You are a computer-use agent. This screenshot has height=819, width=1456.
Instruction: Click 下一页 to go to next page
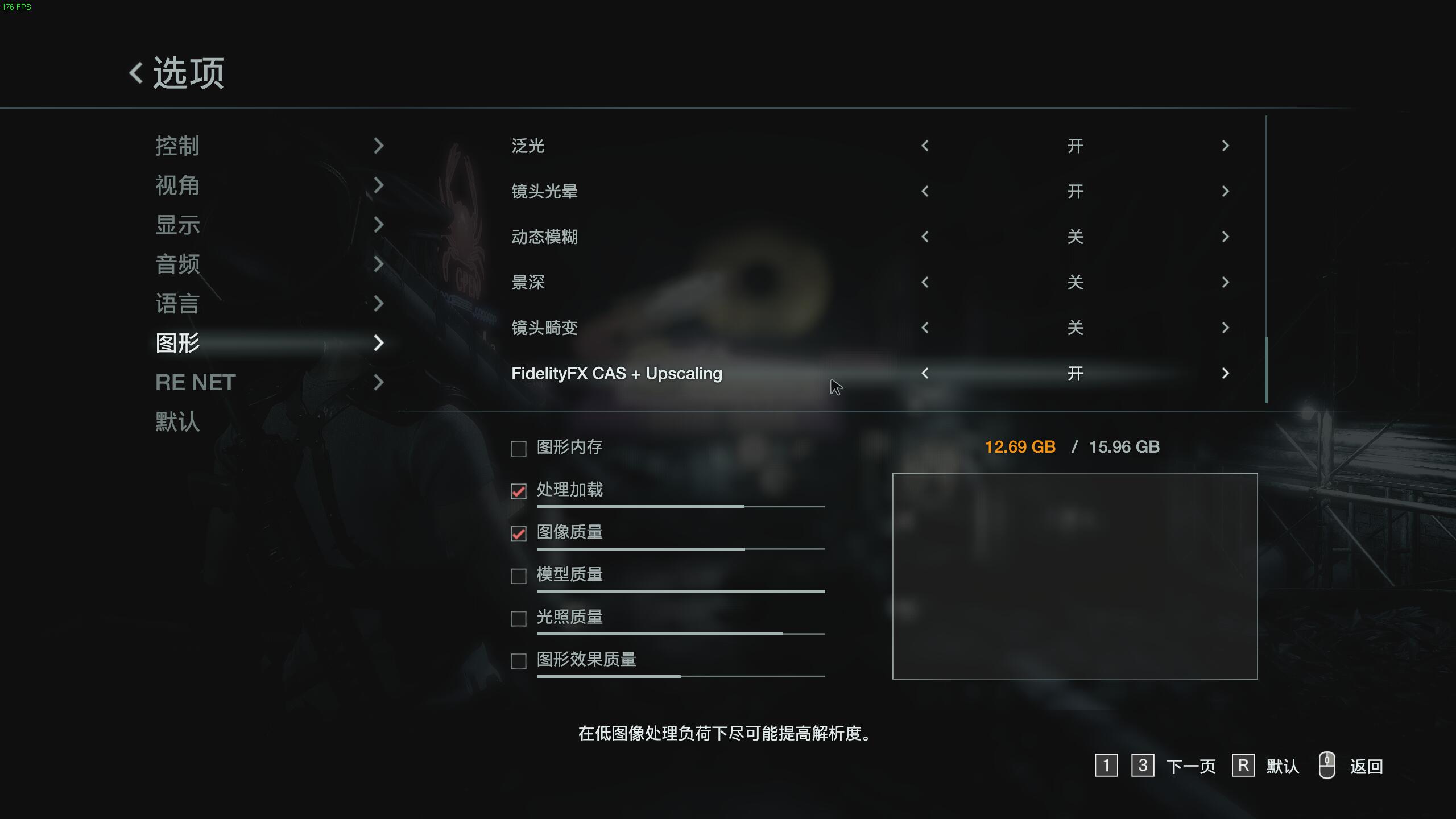(1192, 766)
